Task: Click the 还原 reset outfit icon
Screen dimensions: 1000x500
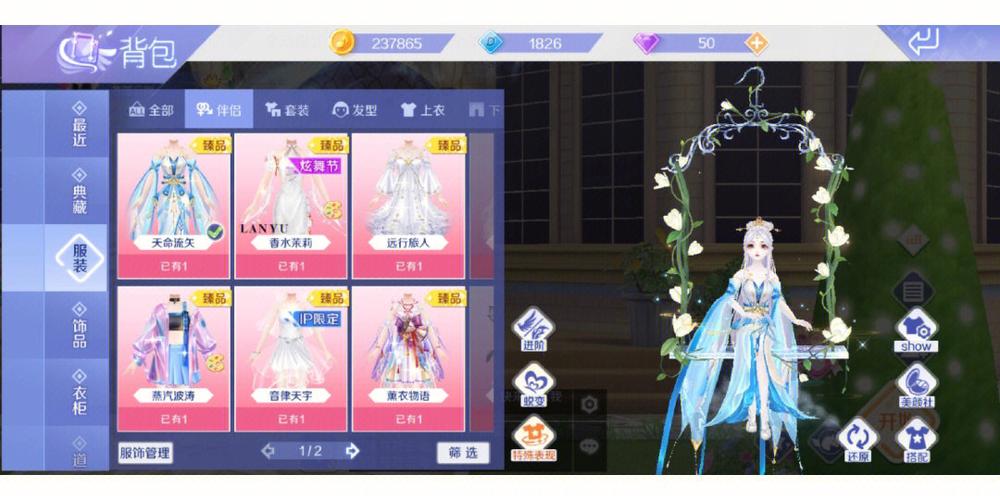Action: pos(857,440)
